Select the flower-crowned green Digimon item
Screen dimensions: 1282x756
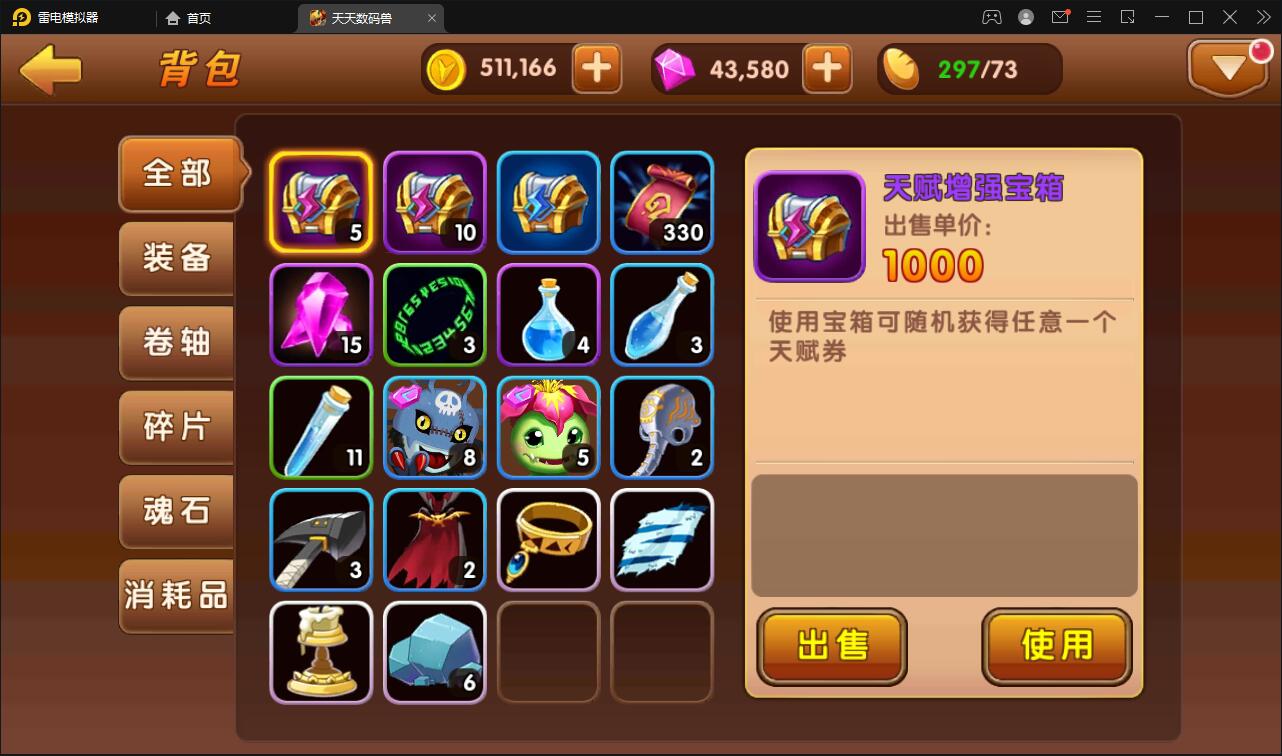point(548,428)
